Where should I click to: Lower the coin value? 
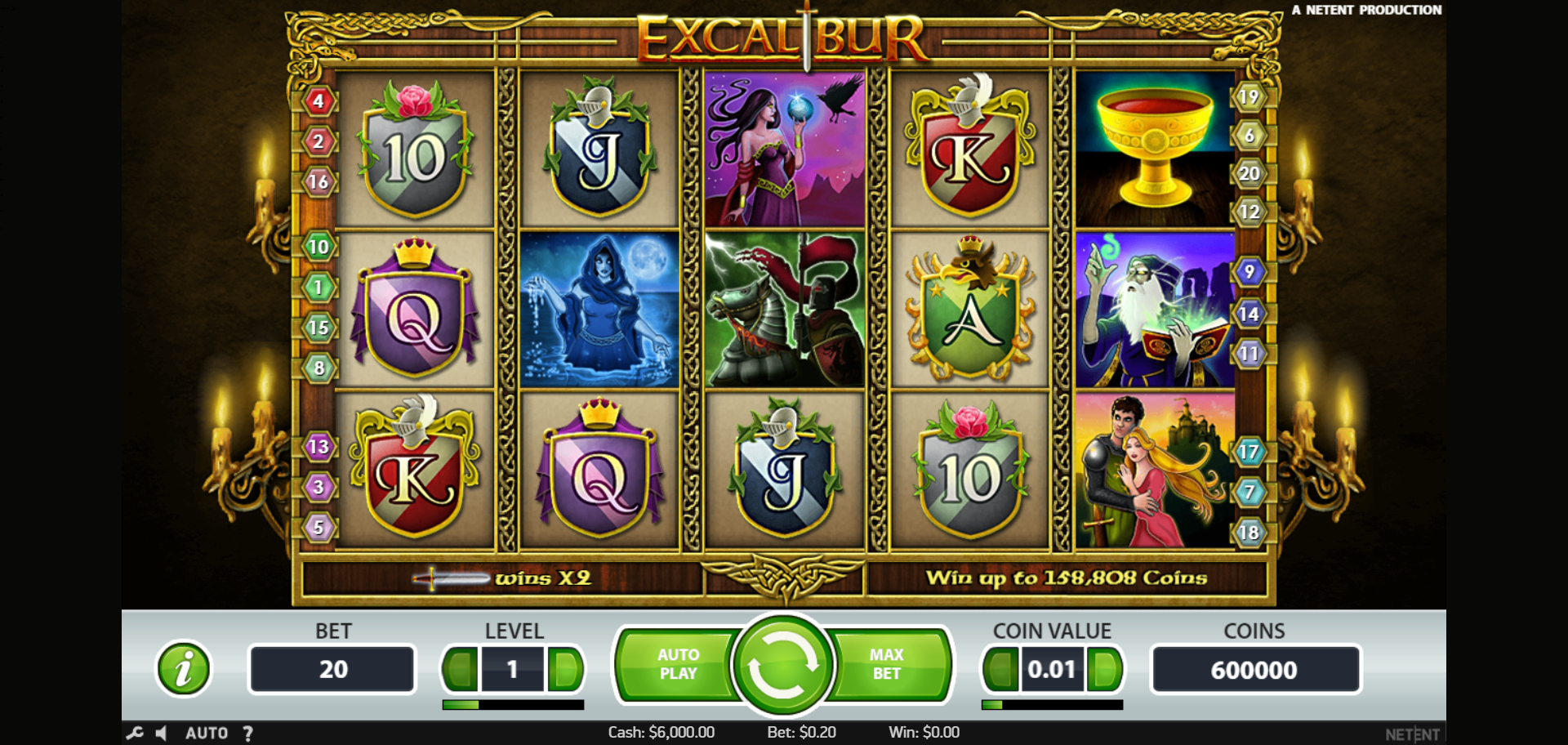tap(1000, 670)
